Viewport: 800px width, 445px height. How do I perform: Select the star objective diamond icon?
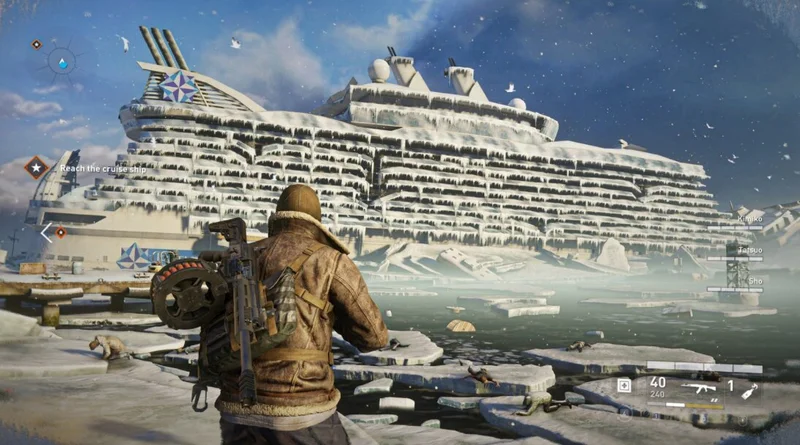point(37,167)
